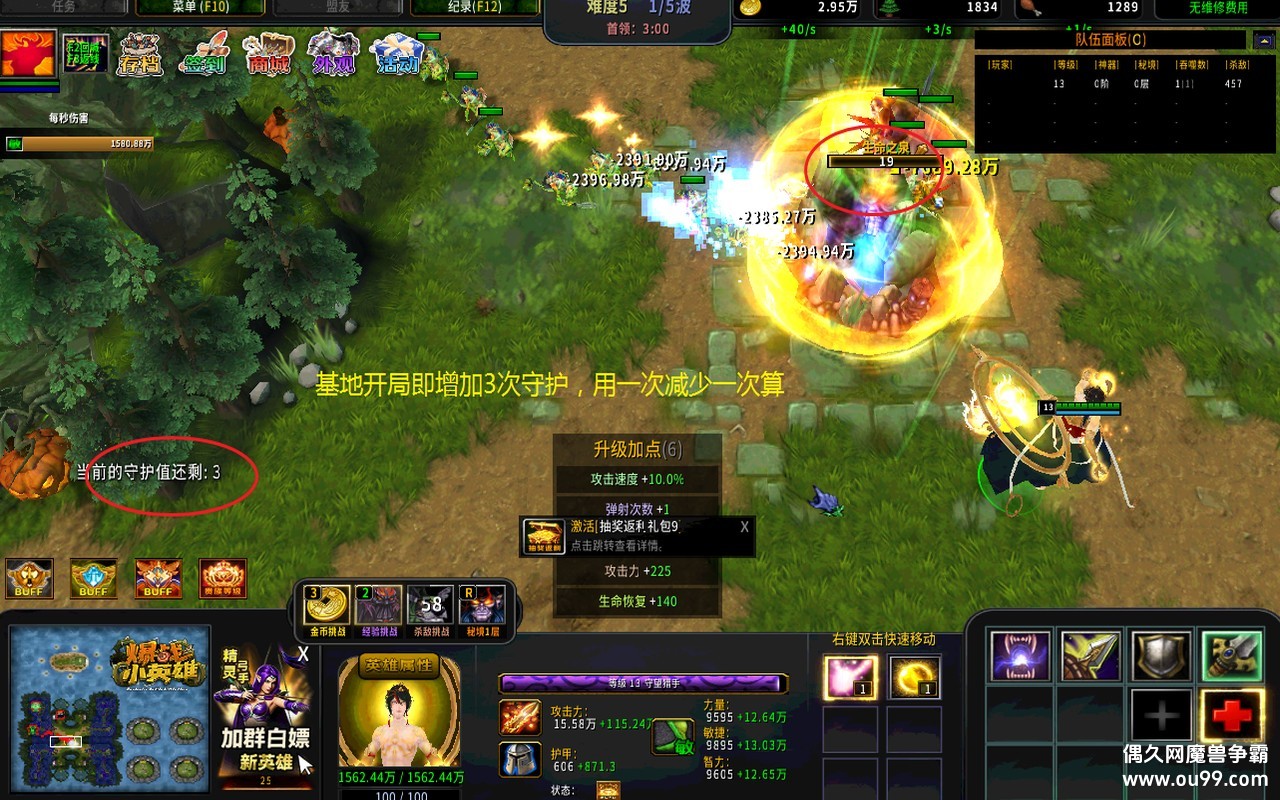Choose the 攻击速度 +10.0% upgrade
This screenshot has height=800, width=1280.
637,479
